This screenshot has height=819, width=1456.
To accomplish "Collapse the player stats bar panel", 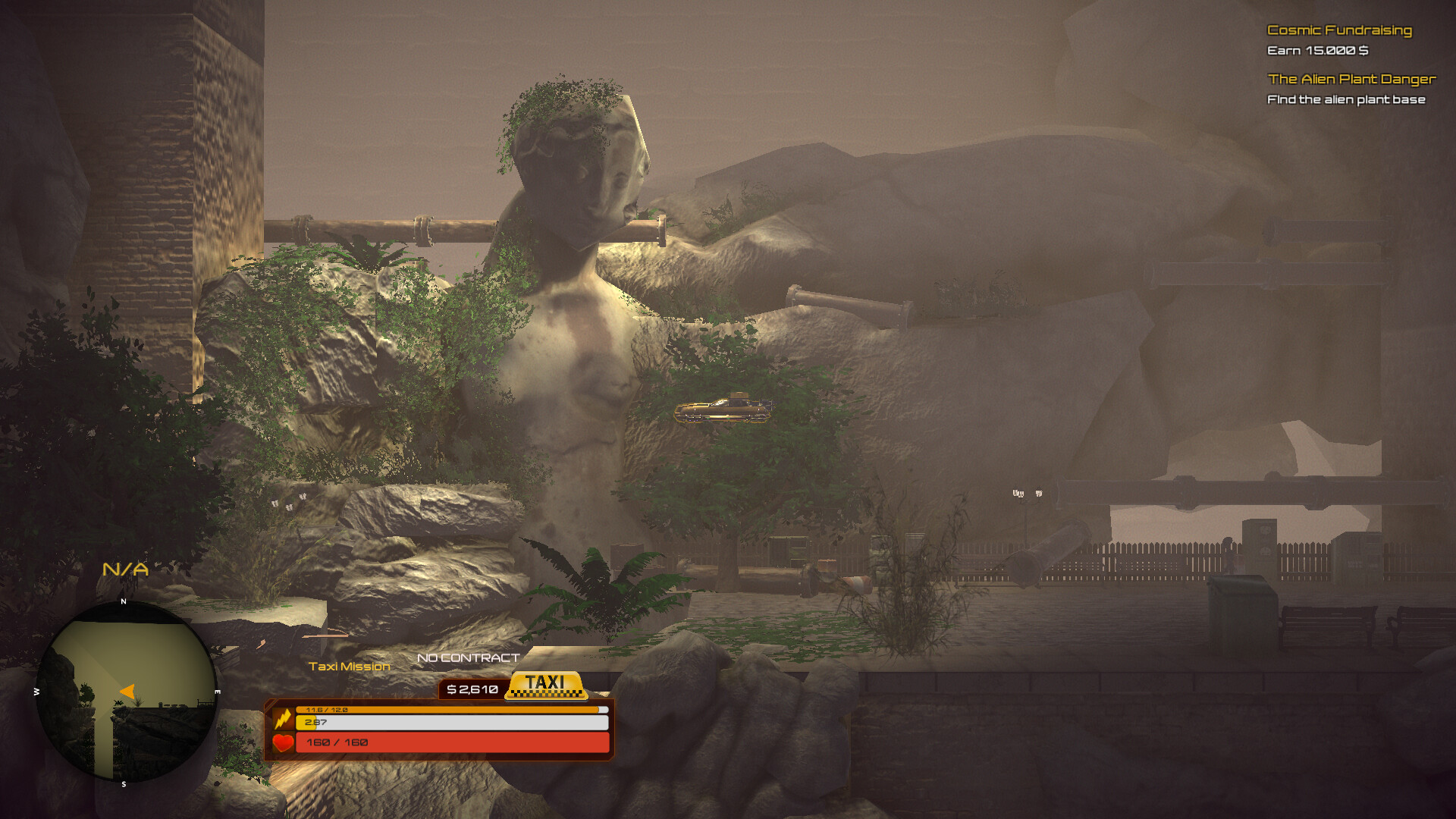I will [x=440, y=728].
